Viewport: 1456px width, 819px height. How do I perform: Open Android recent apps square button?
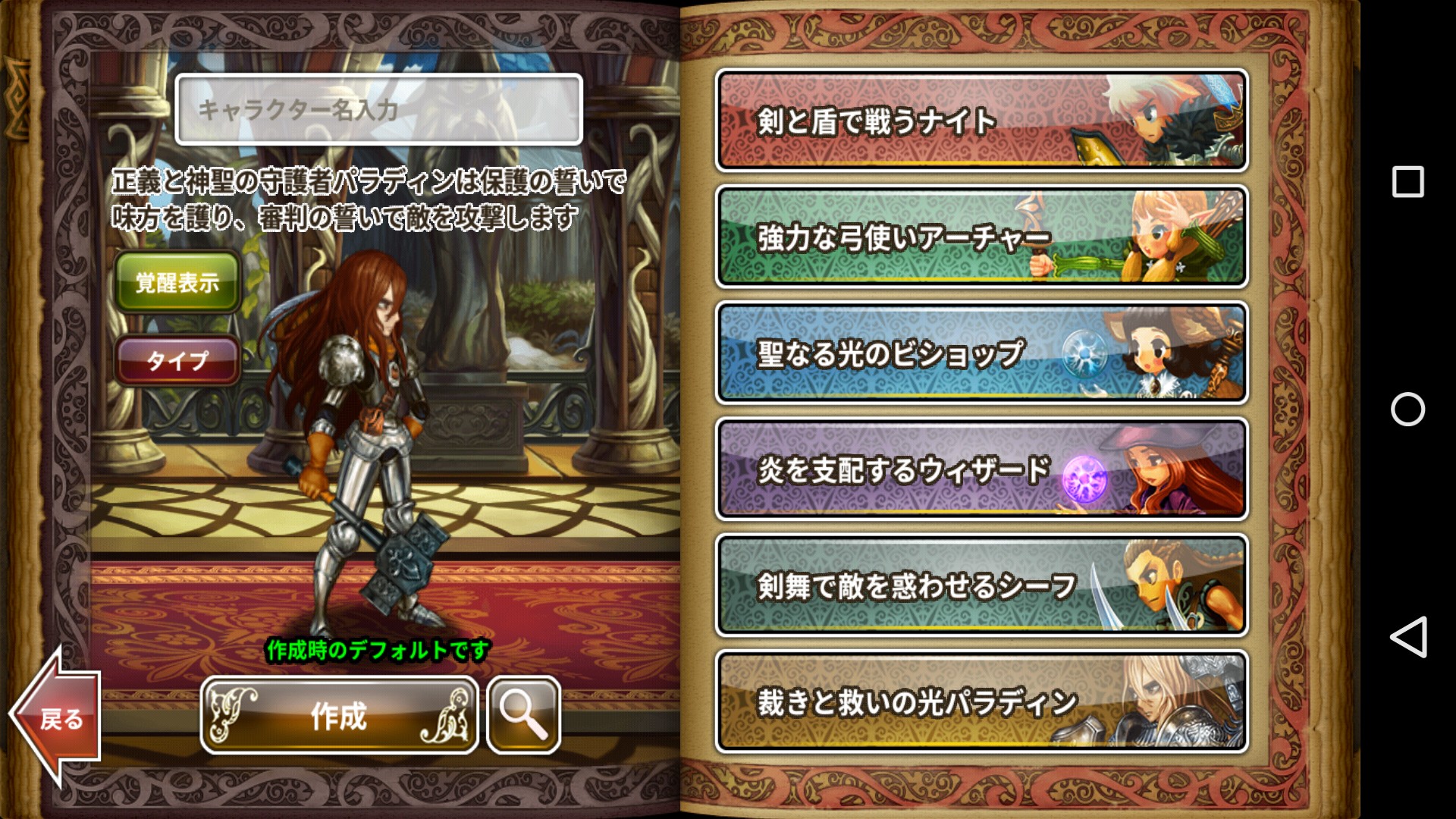[x=1407, y=182]
